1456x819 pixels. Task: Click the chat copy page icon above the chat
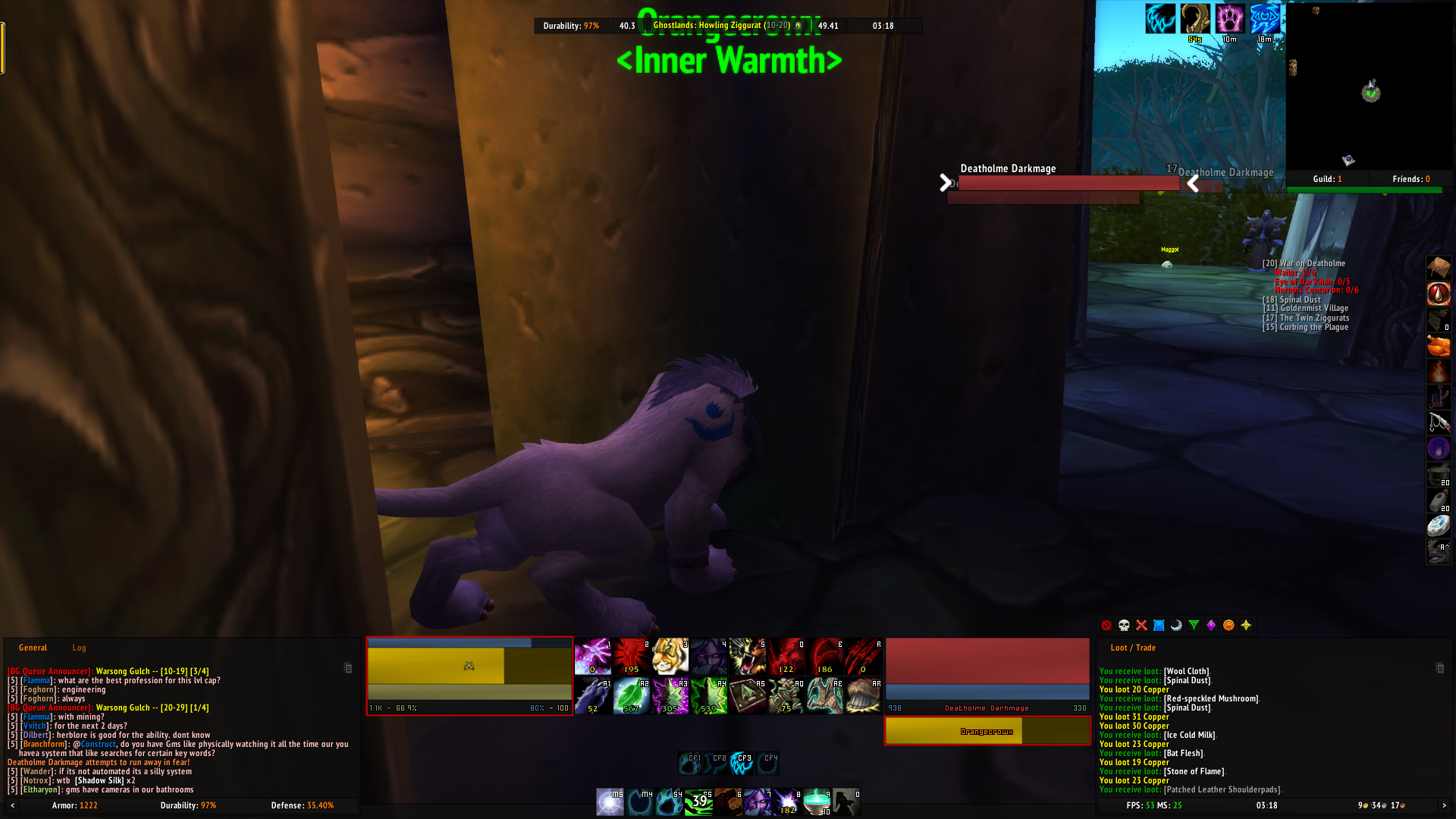[347, 669]
